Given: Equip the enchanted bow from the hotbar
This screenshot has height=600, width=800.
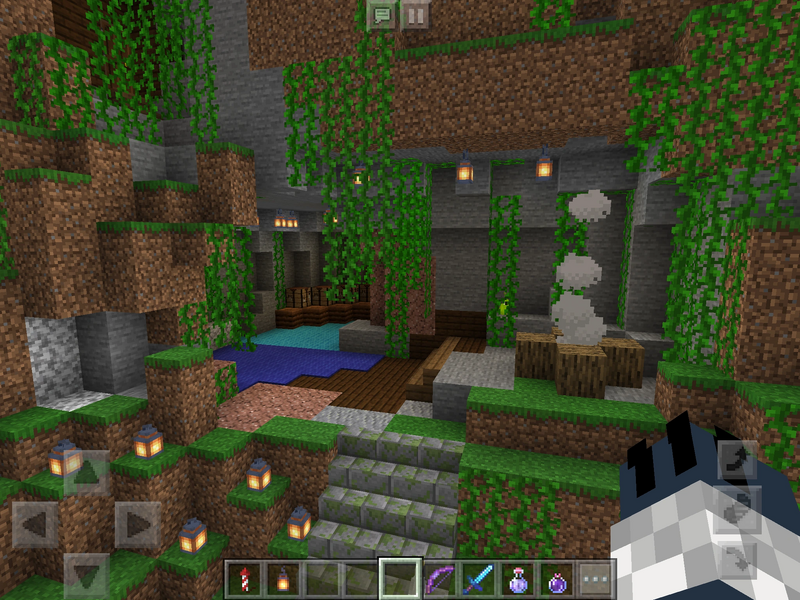Looking at the screenshot, I should tap(439, 579).
